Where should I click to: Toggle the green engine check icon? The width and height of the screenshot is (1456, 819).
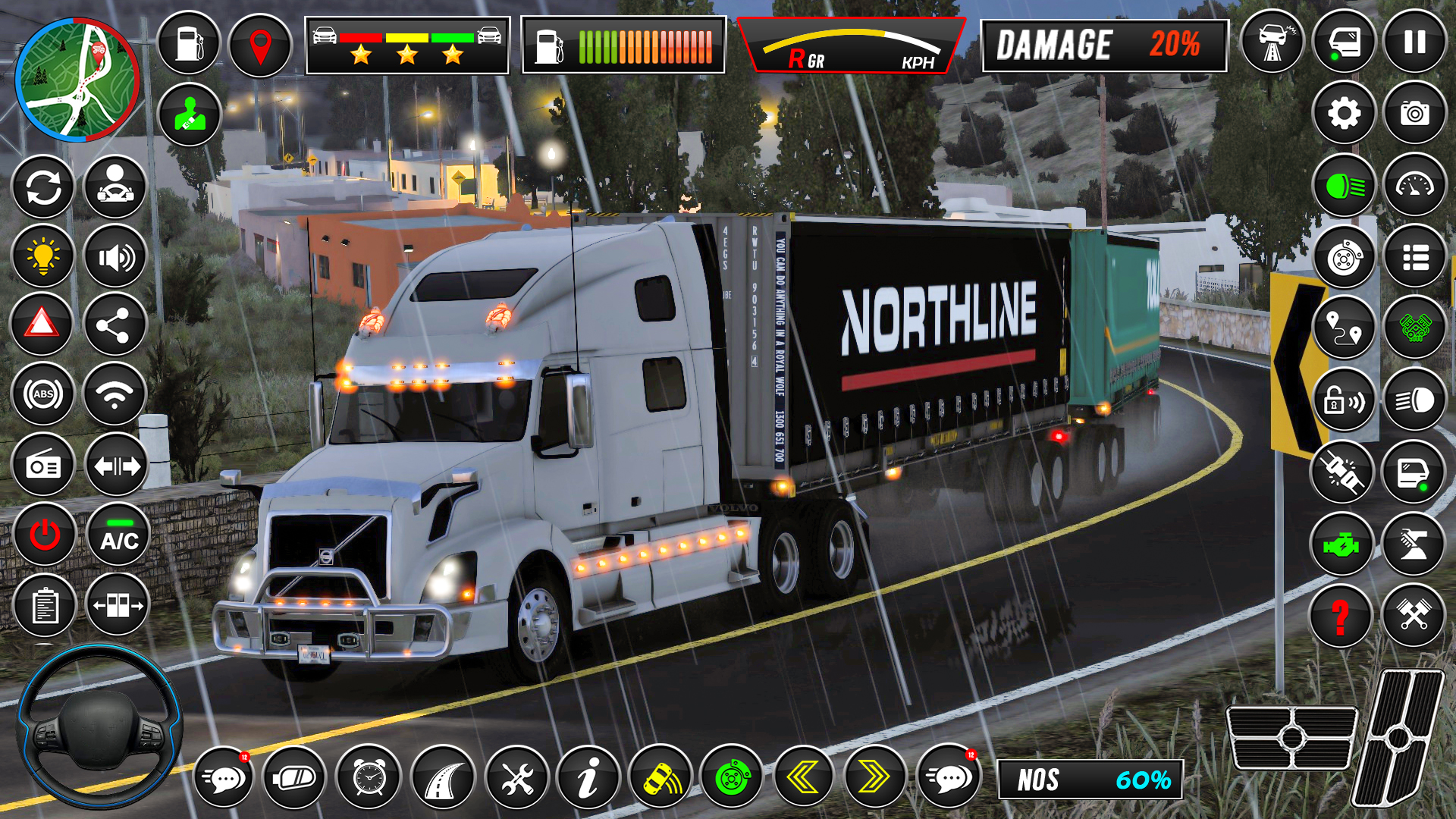pos(1341,544)
